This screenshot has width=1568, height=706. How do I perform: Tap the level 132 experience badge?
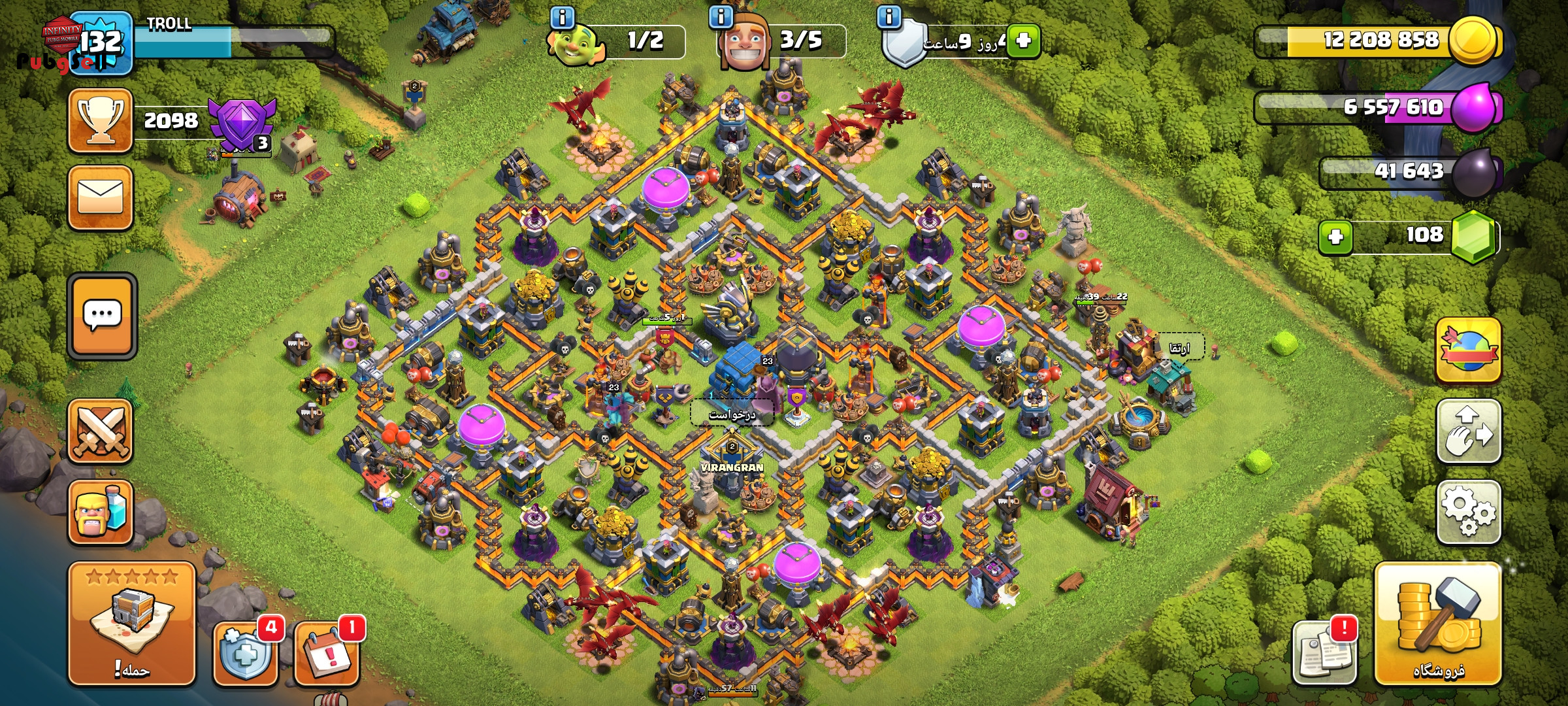pos(101,43)
